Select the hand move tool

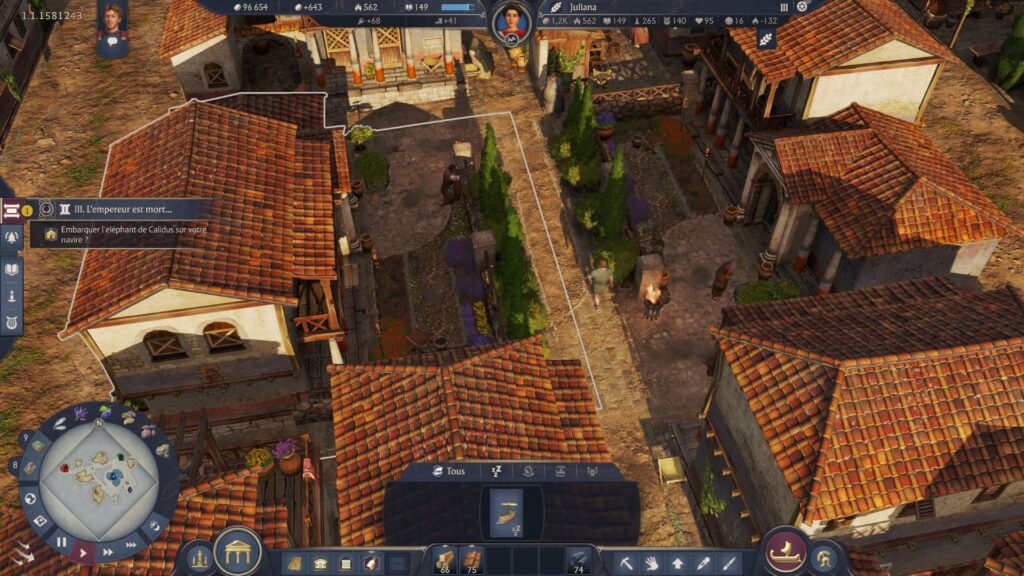pos(652,563)
